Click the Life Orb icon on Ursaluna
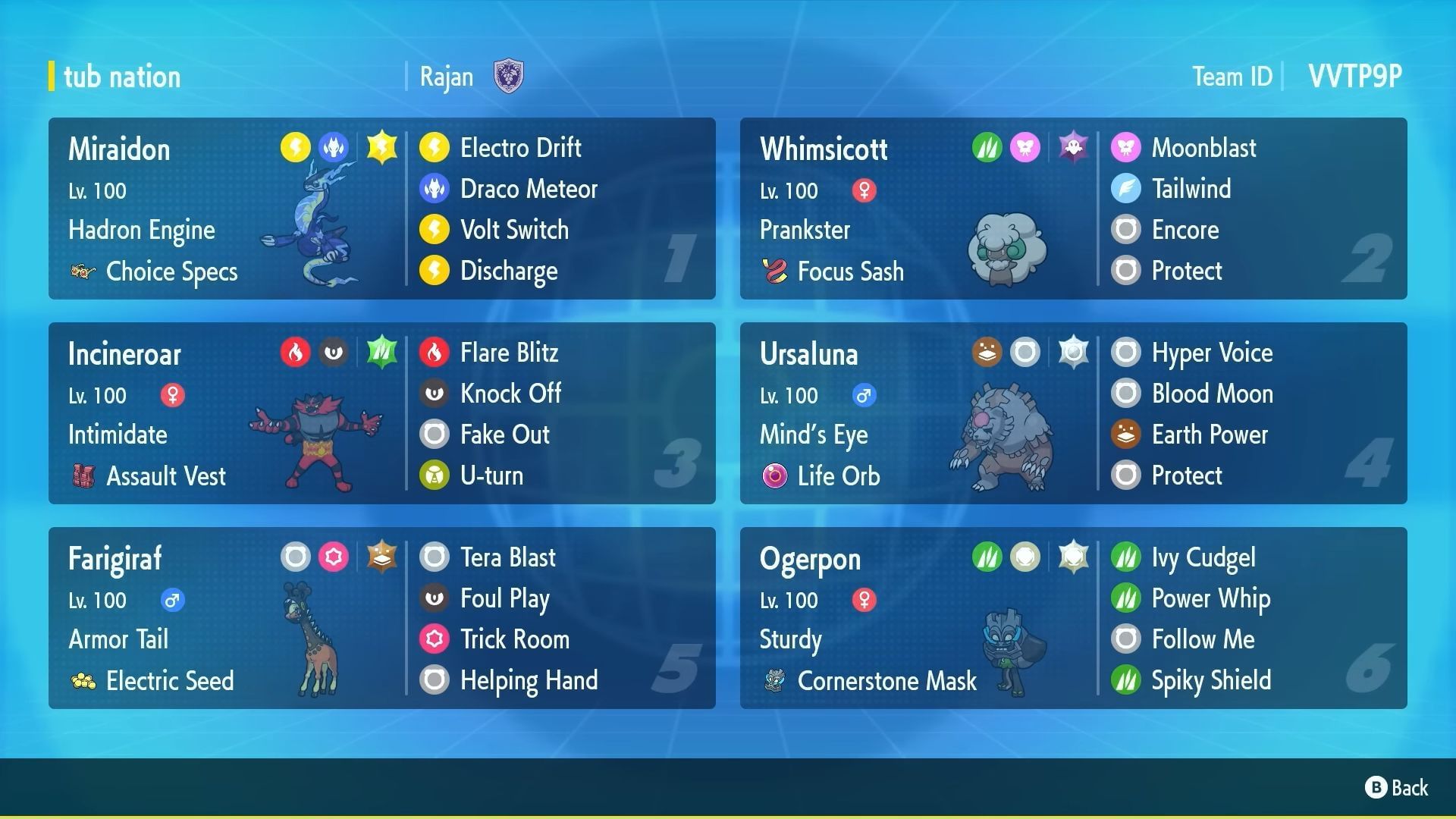 point(776,475)
